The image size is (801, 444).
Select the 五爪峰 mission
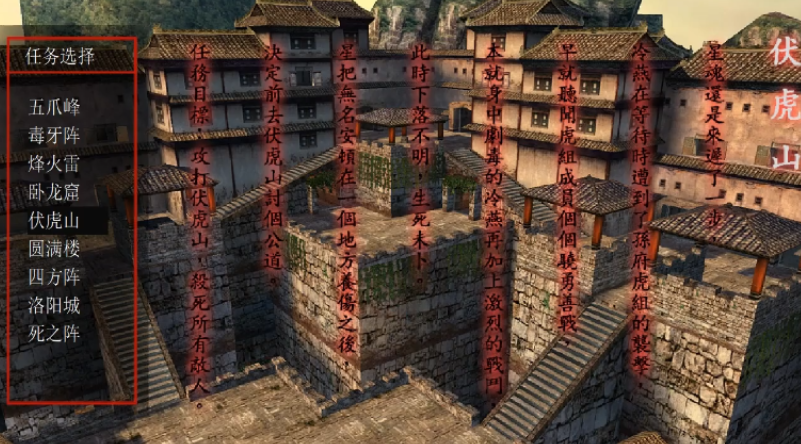tap(55, 106)
